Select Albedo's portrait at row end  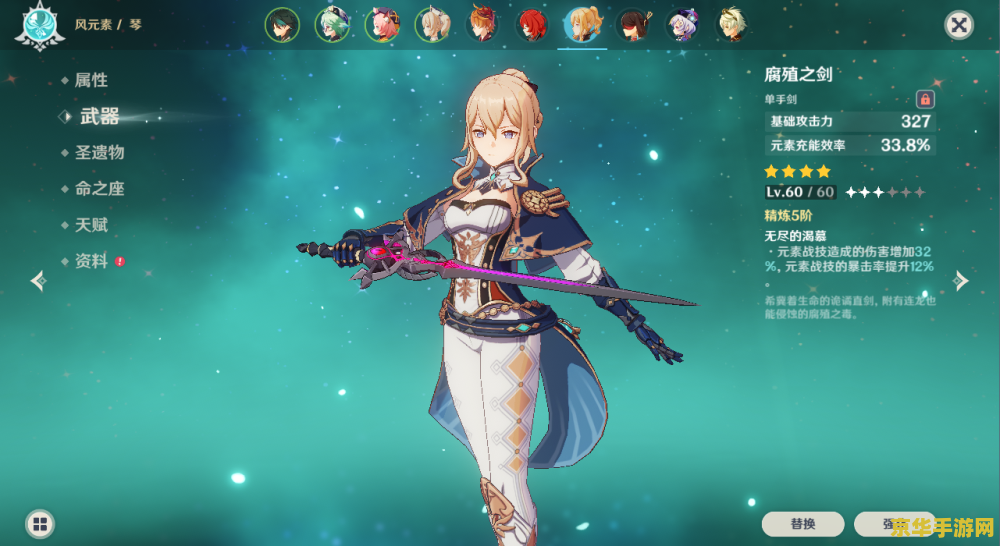(x=733, y=25)
